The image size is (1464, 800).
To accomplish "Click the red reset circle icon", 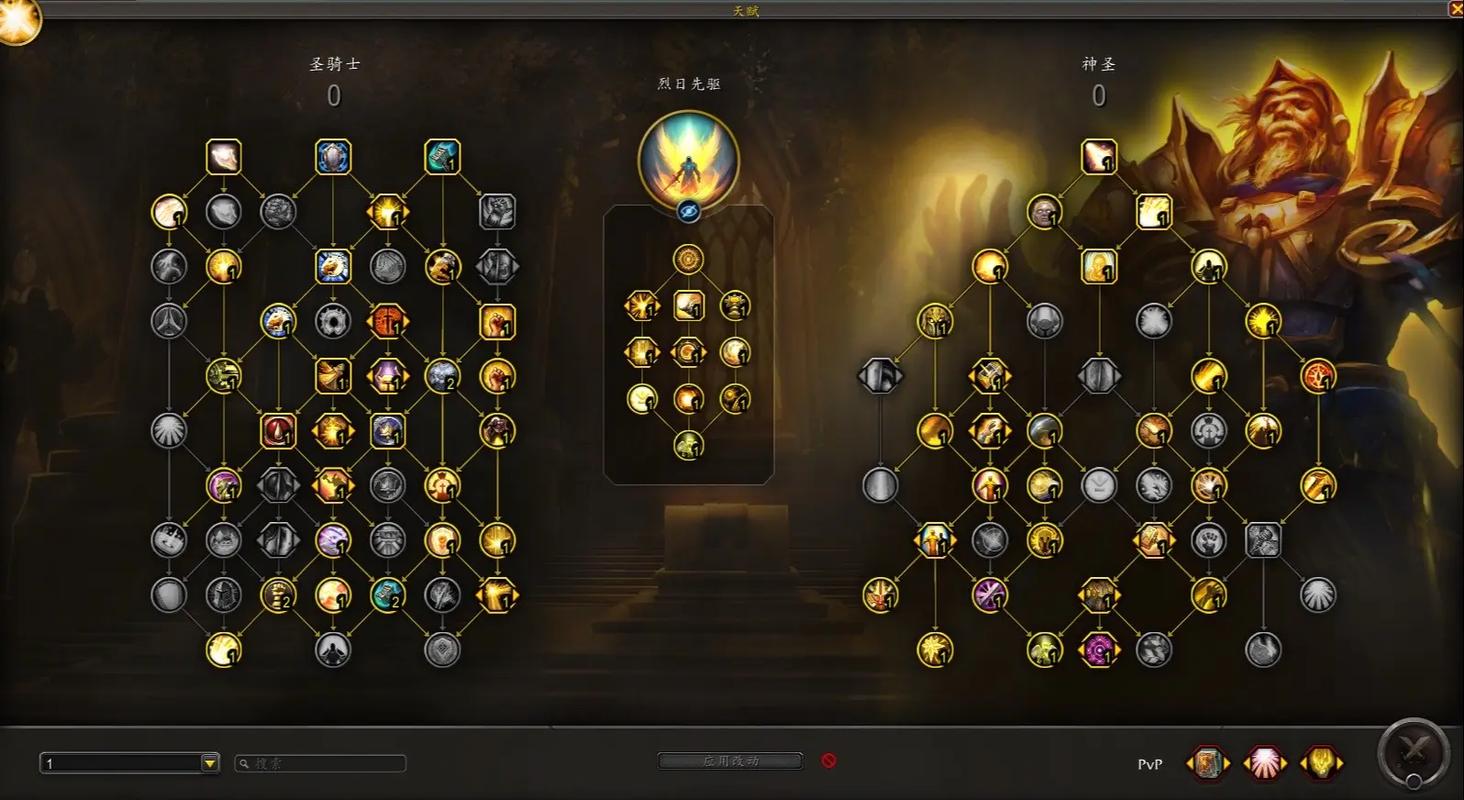I will pos(828,761).
